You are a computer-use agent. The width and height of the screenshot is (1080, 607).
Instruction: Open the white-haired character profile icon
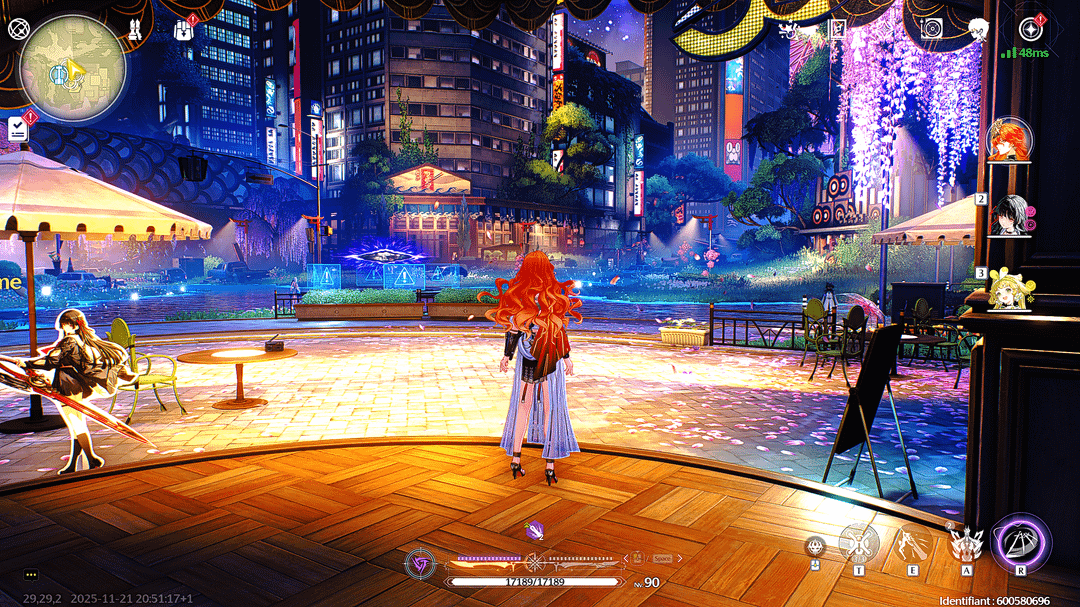click(x=981, y=28)
